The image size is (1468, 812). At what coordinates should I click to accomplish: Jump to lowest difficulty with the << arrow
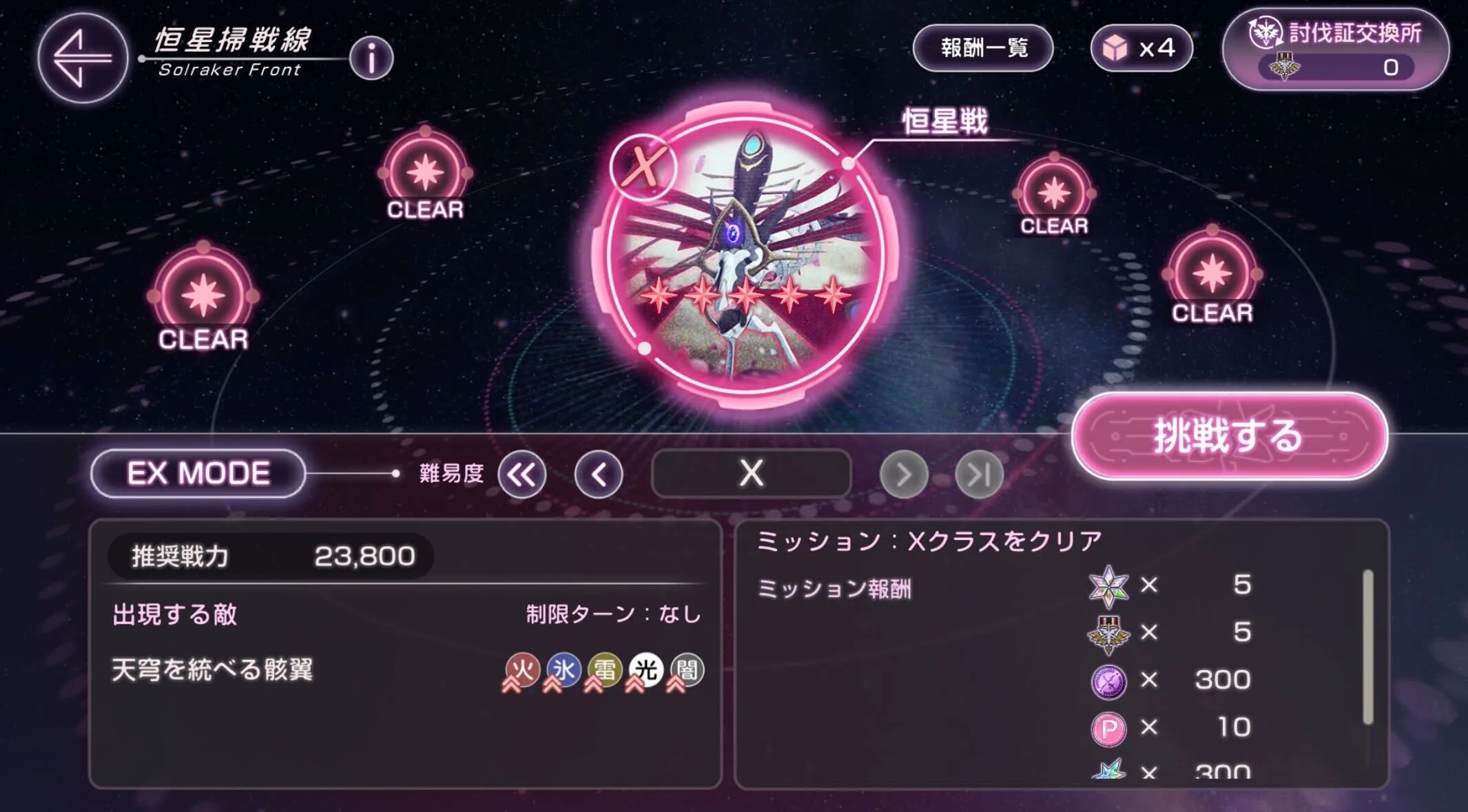click(x=522, y=474)
